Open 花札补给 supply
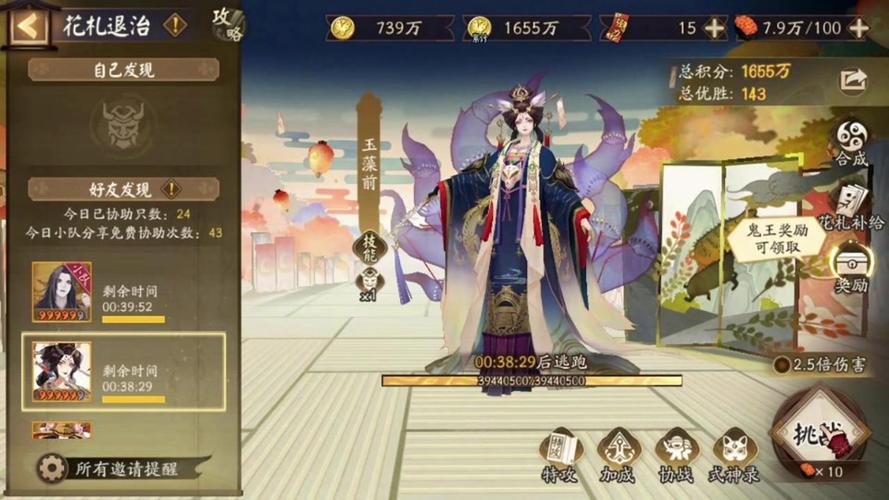This screenshot has height=500, width=889. click(850, 203)
